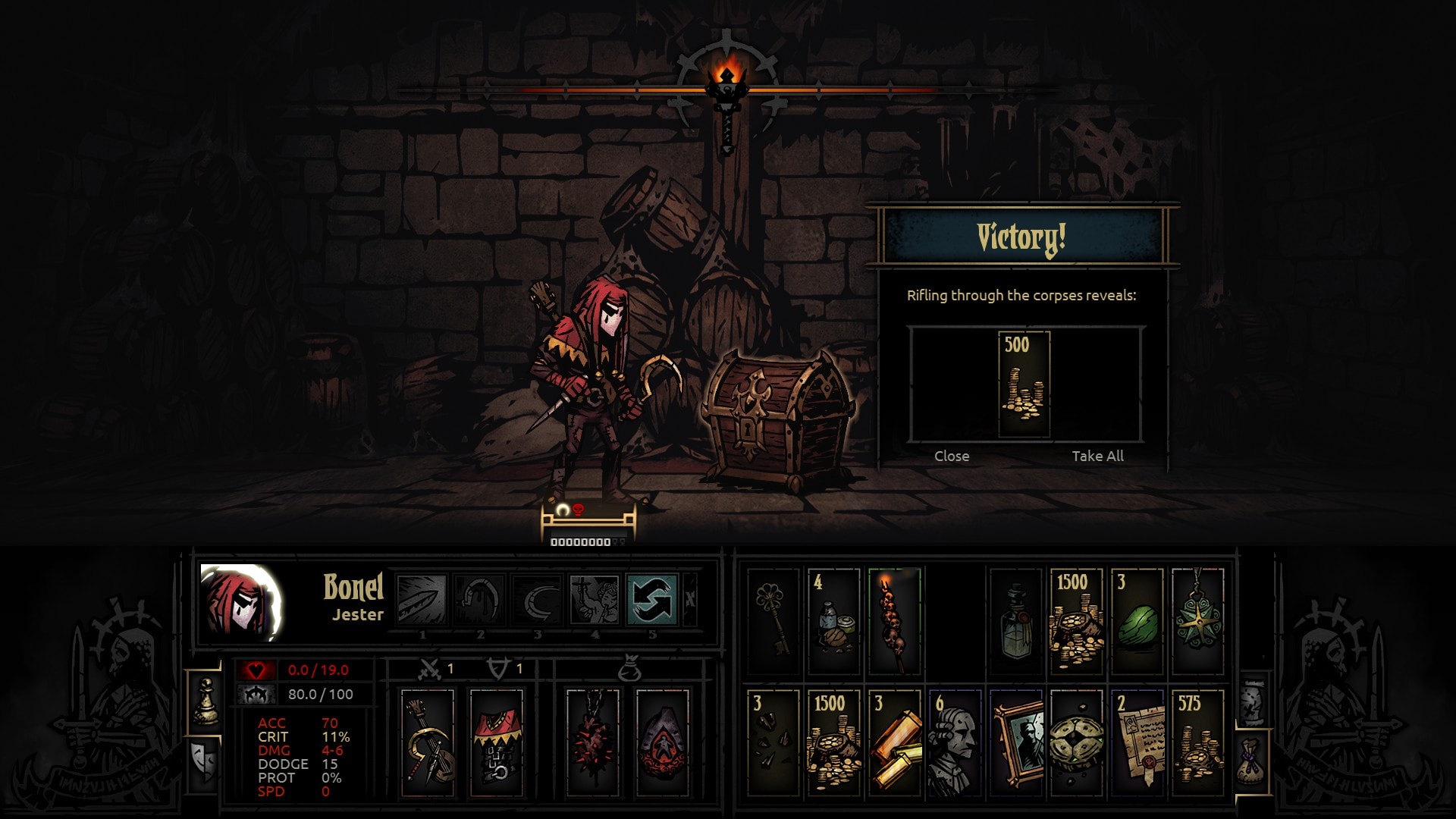Click Bonel's Jester portrait
This screenshot has width=1456, height=819.
click(x=241, y=603)
